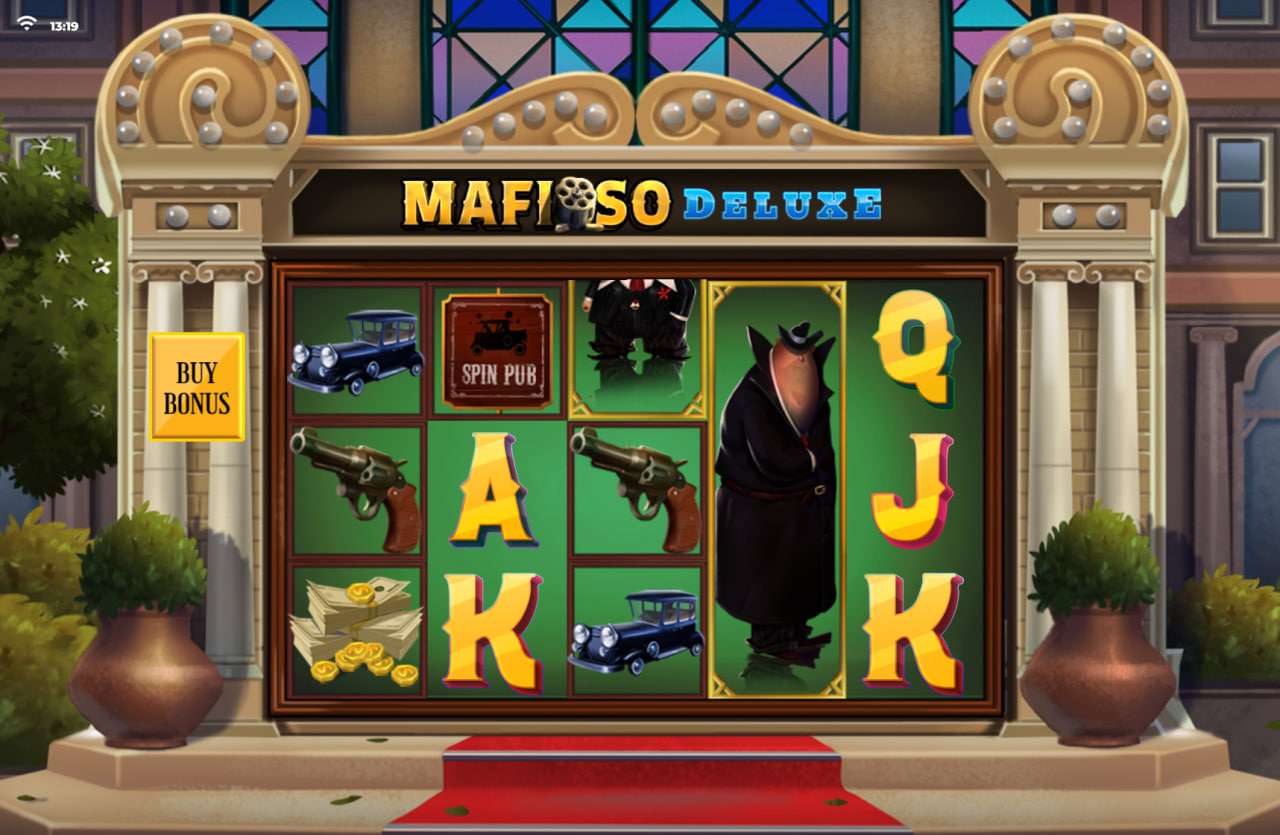Click the SPIN PUB scatter sign
The width and height of the screenshot is (1280, 835).
(500, 350)
